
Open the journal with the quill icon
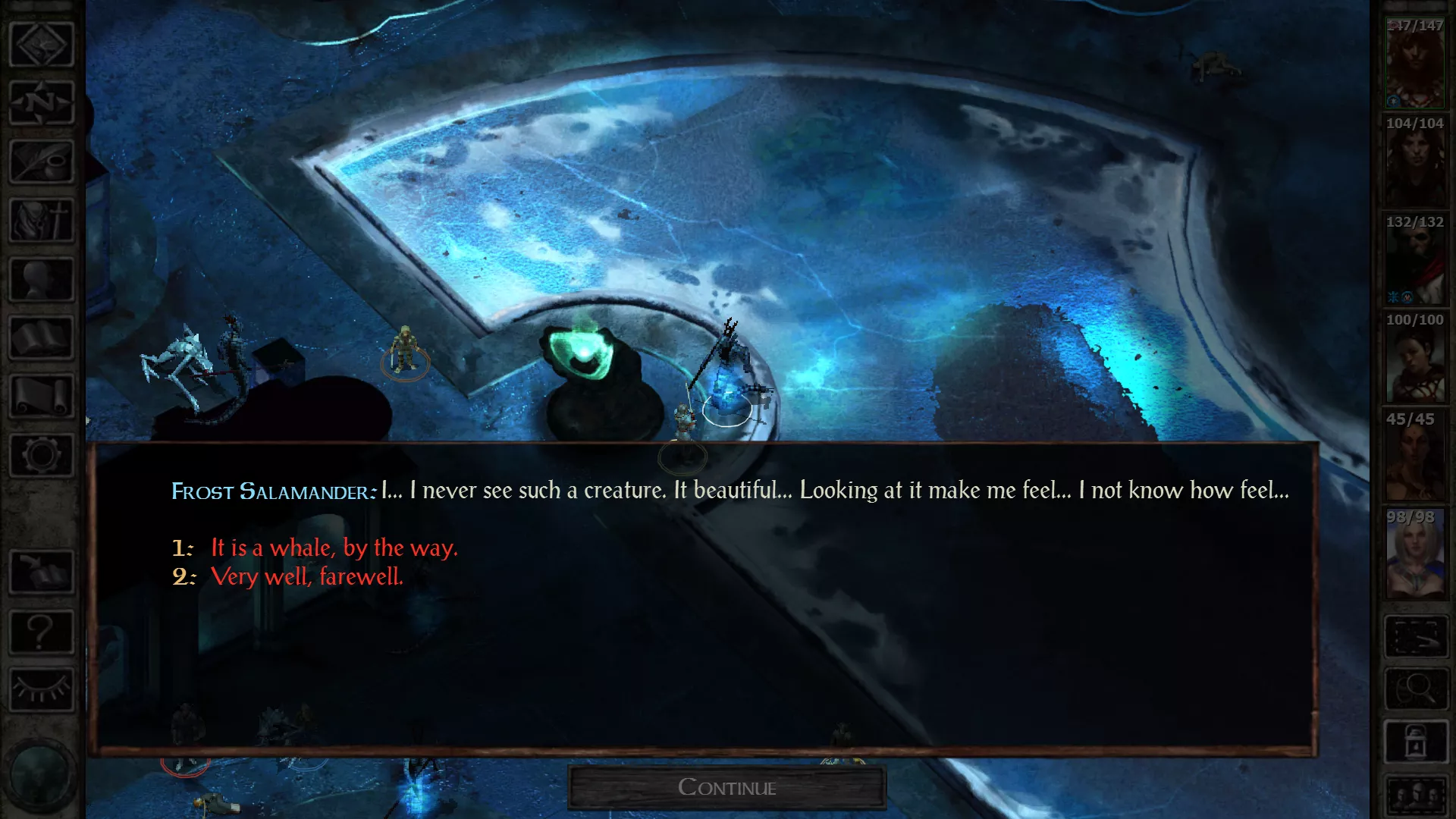[42, 161]
